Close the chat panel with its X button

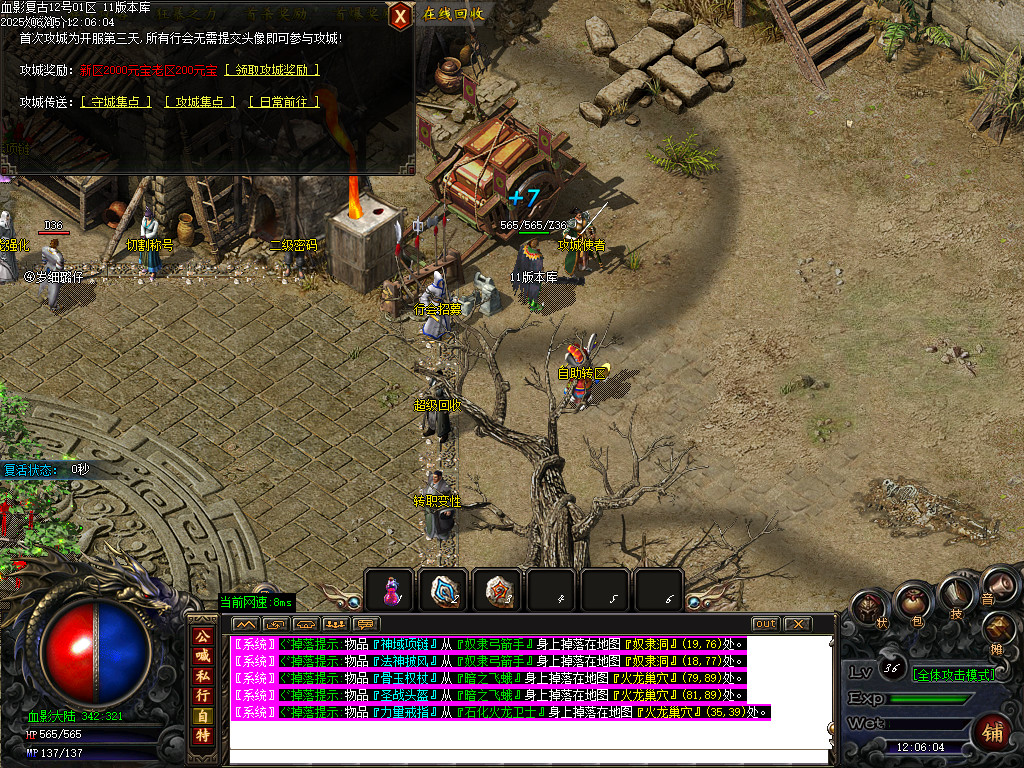click(796, 624)
